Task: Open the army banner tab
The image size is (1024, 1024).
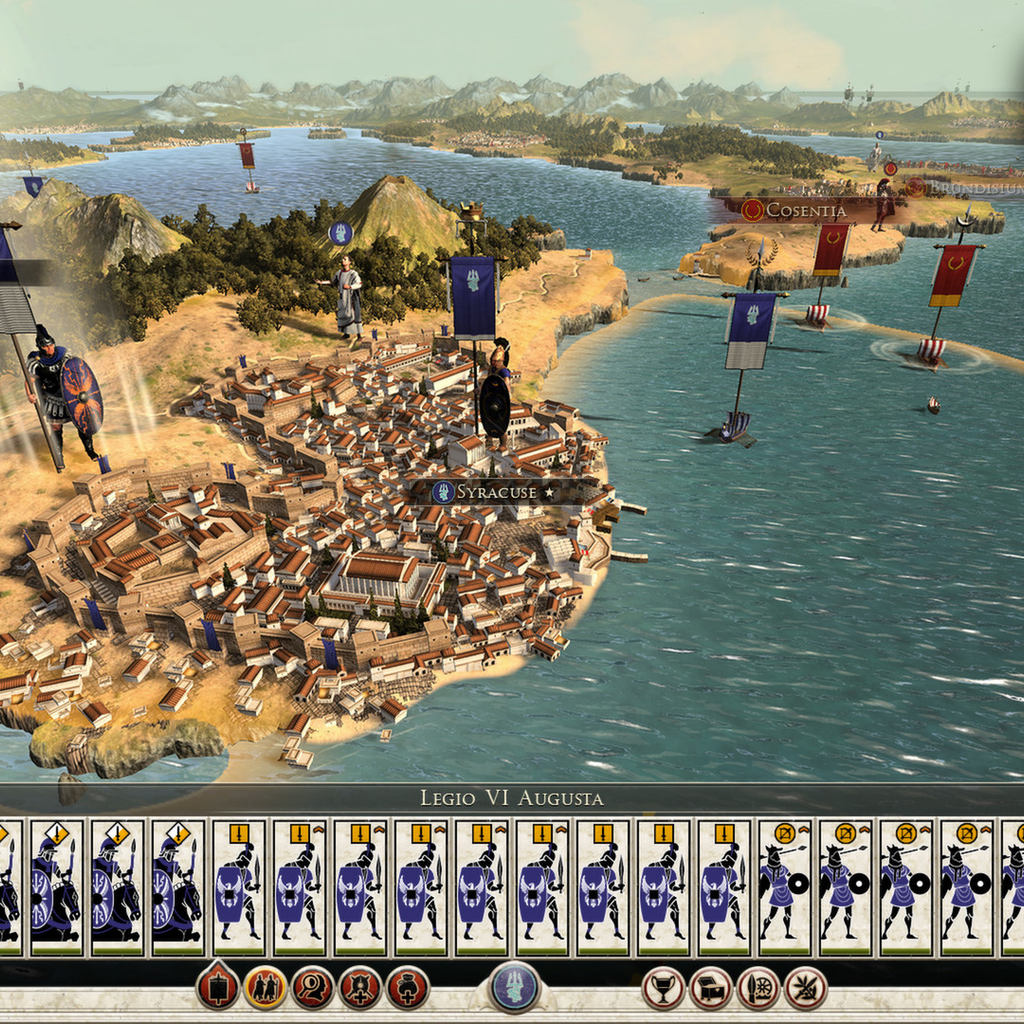Action: (217, 988)
